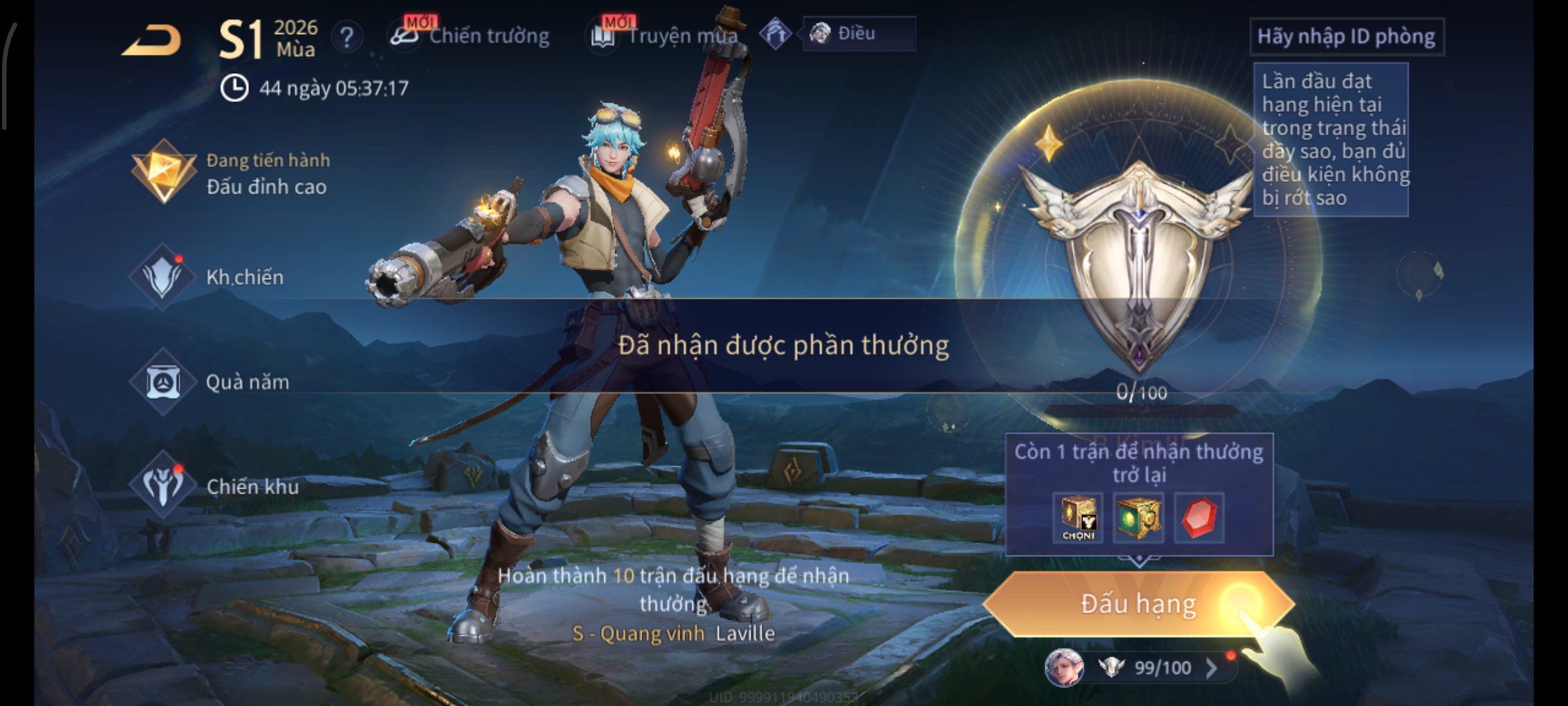Image resolution: width=1568 pixels, height=706 pixels.
Task: Select the red ruby reward icon
Action: coord(1199,518)
